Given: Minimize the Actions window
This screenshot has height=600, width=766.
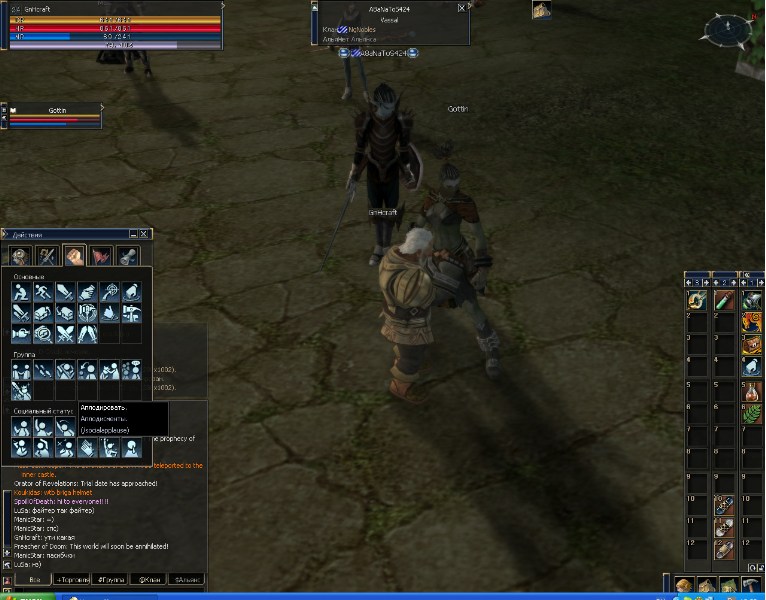Looking at the screenshot, I should tap(134, 234).
